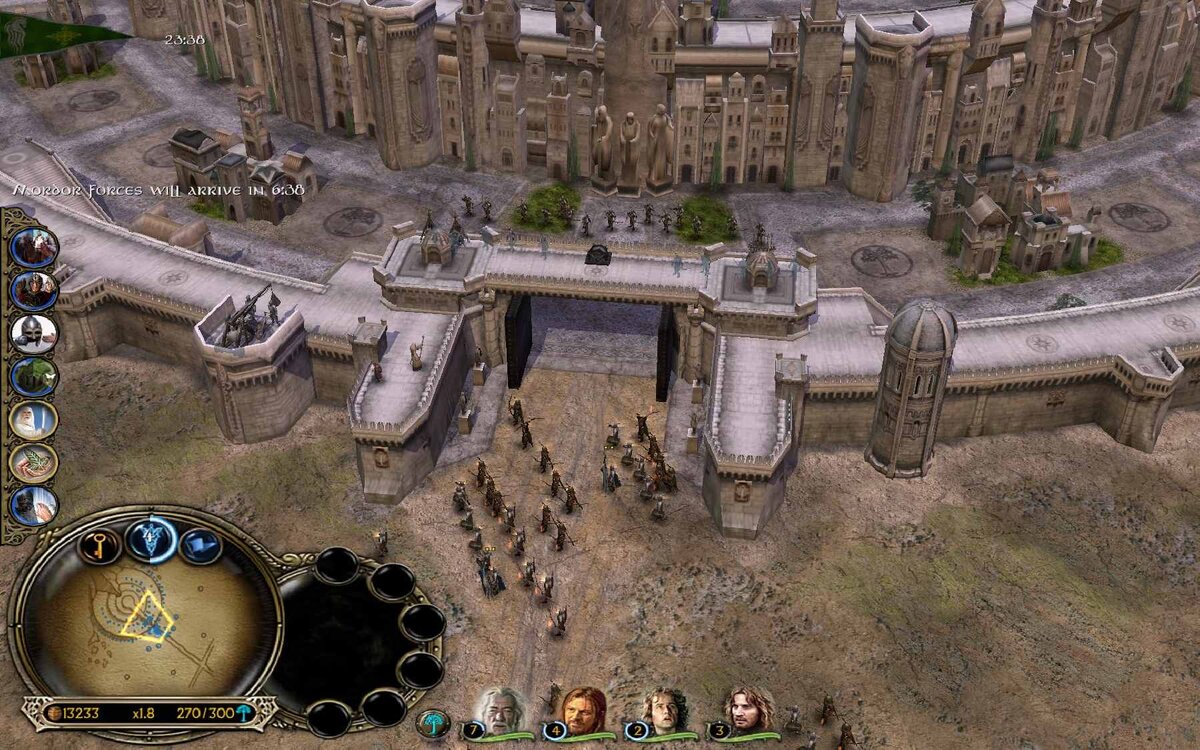Open the menu with the golden key button

[99, 545]
